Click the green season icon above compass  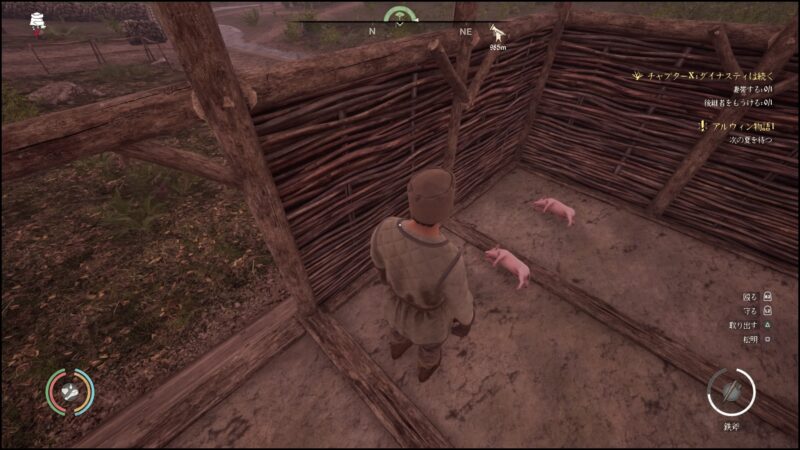click(402, 15)
